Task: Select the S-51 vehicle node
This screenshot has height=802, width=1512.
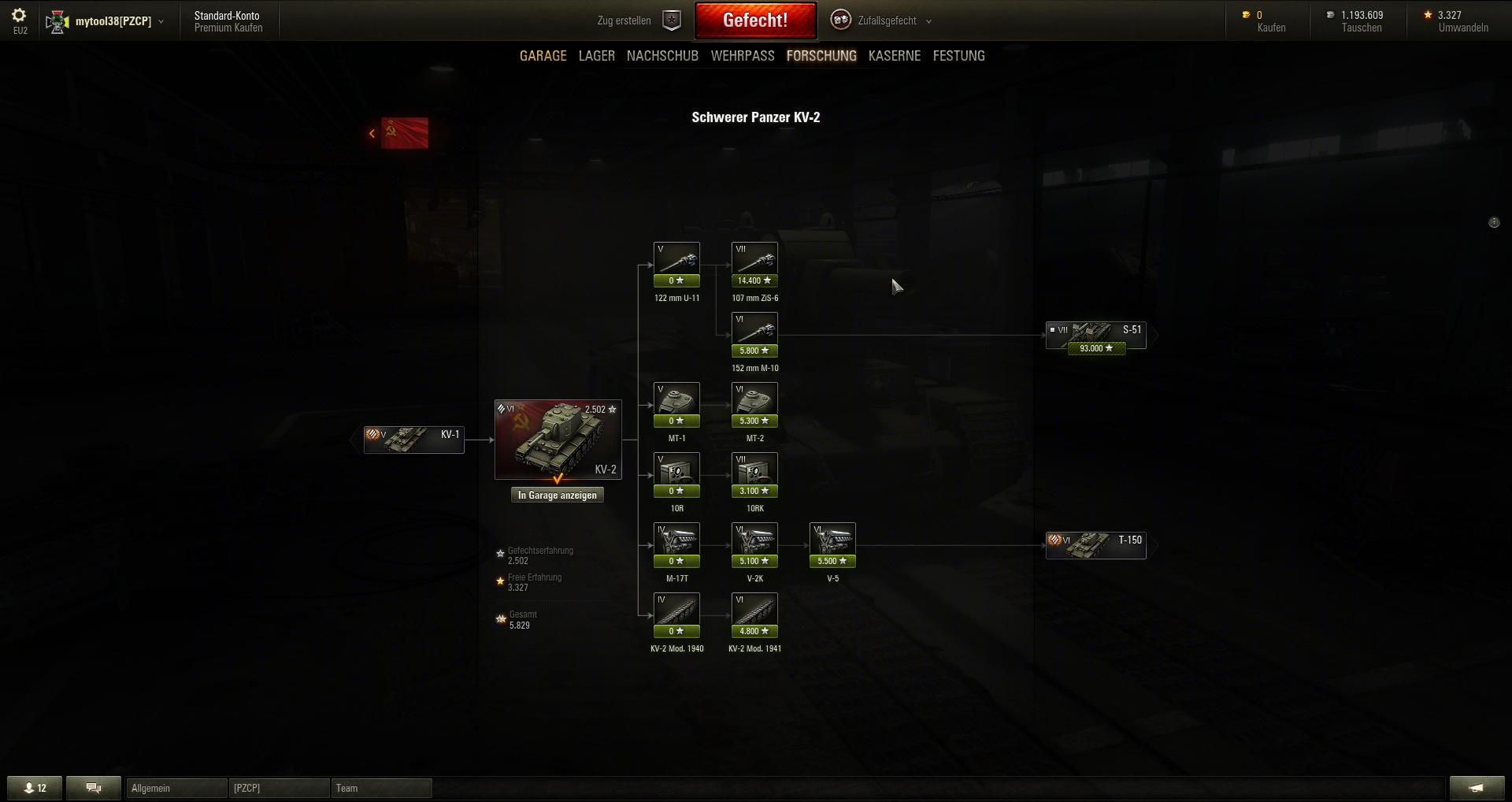Action: pos(1095,335)
